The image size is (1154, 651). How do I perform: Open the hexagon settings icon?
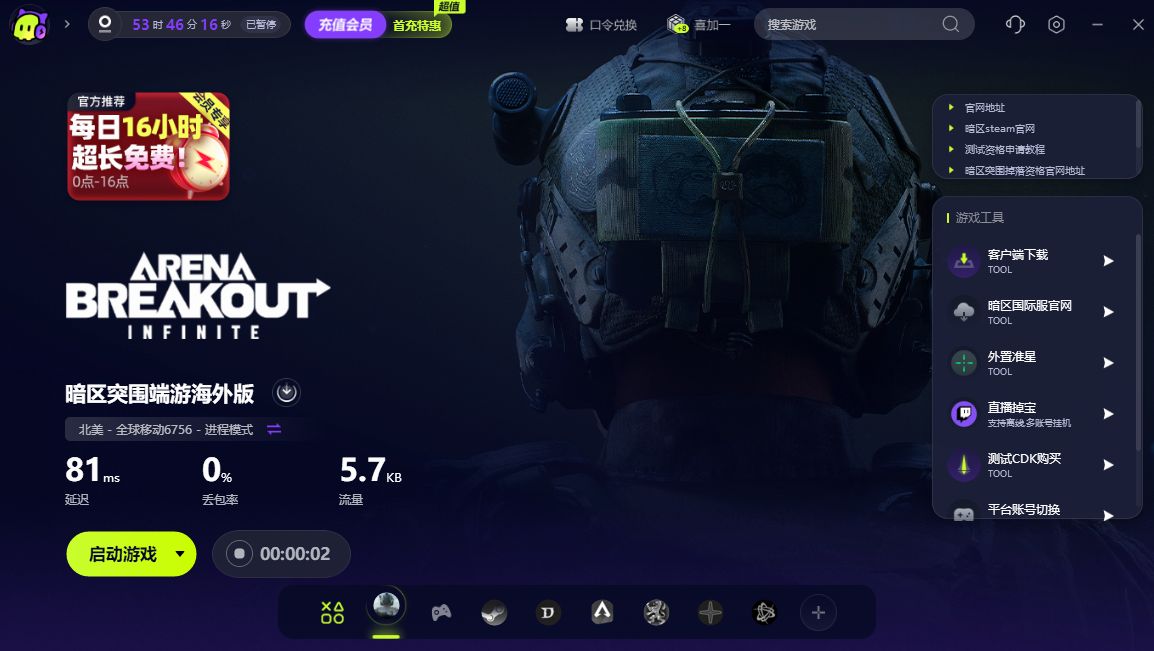click(x=1057, y=25)
